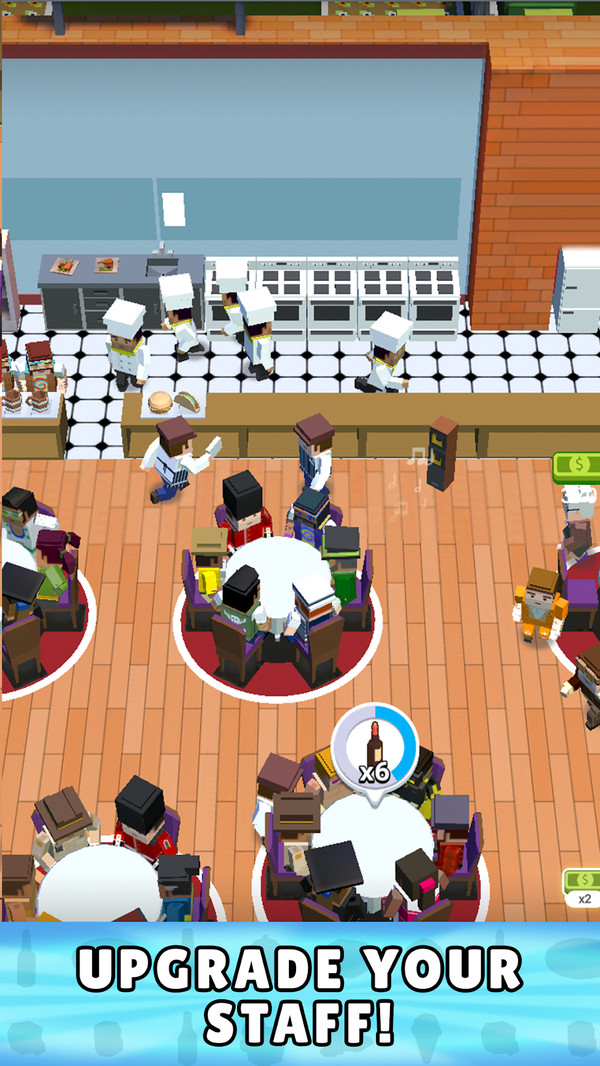Collect the green cash icon beside the counter

(577, 466)
